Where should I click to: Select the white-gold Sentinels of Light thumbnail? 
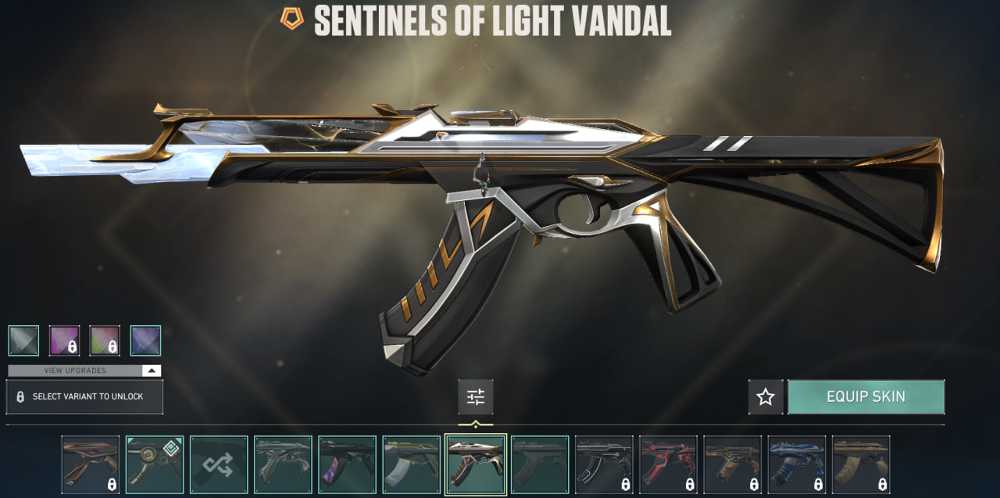[475, 465]
